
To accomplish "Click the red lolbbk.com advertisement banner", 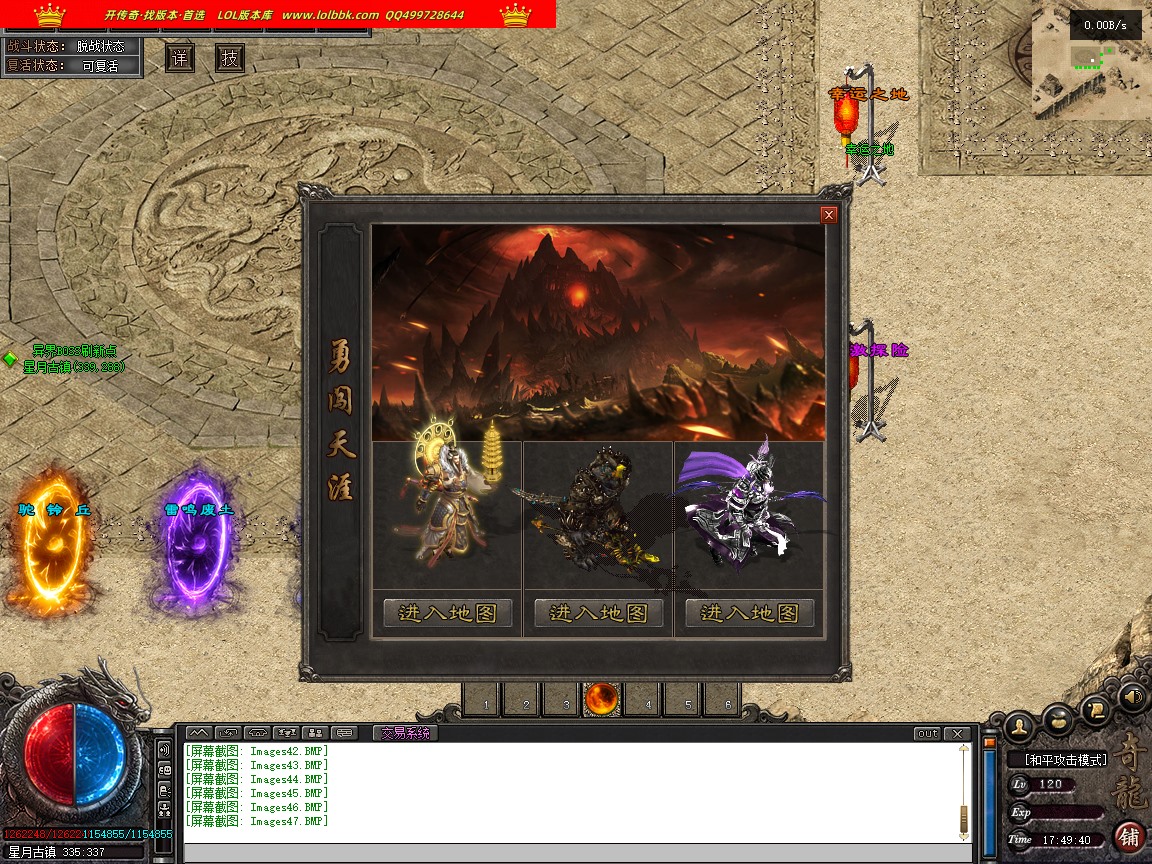I will click(x=278, y=14).
